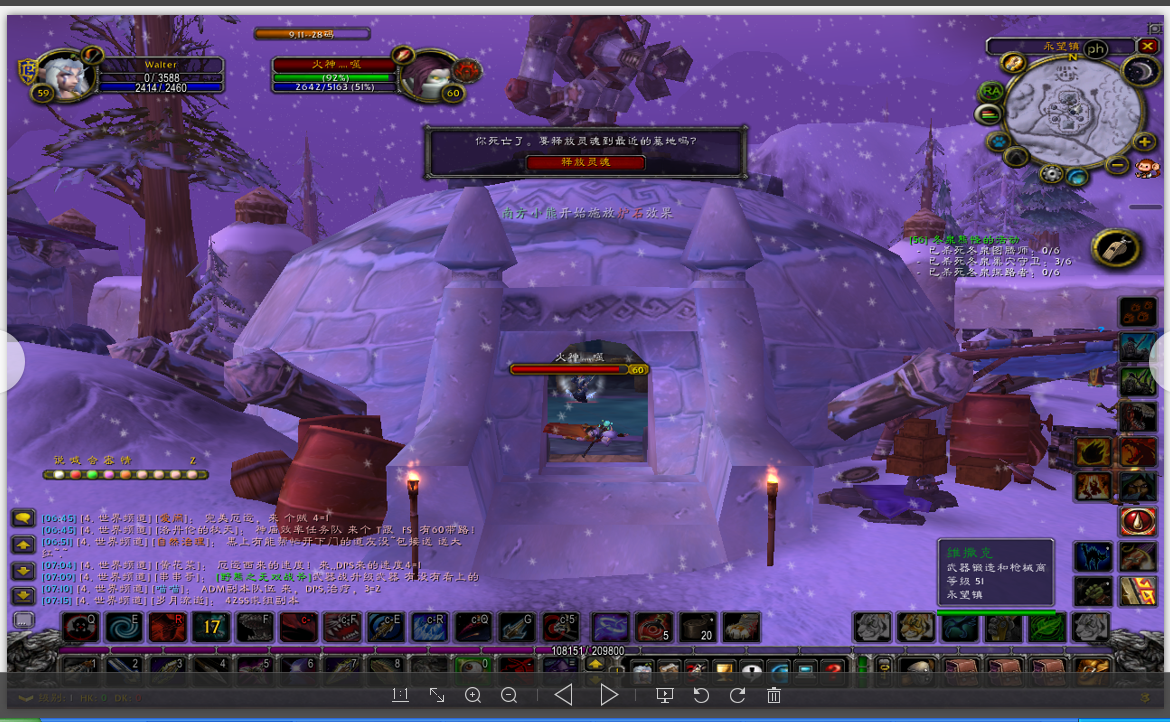This screenshot has height=722, width=1171.
Task: Click the 维撒克 NPC tooltip panel
Action: point(996,570)
